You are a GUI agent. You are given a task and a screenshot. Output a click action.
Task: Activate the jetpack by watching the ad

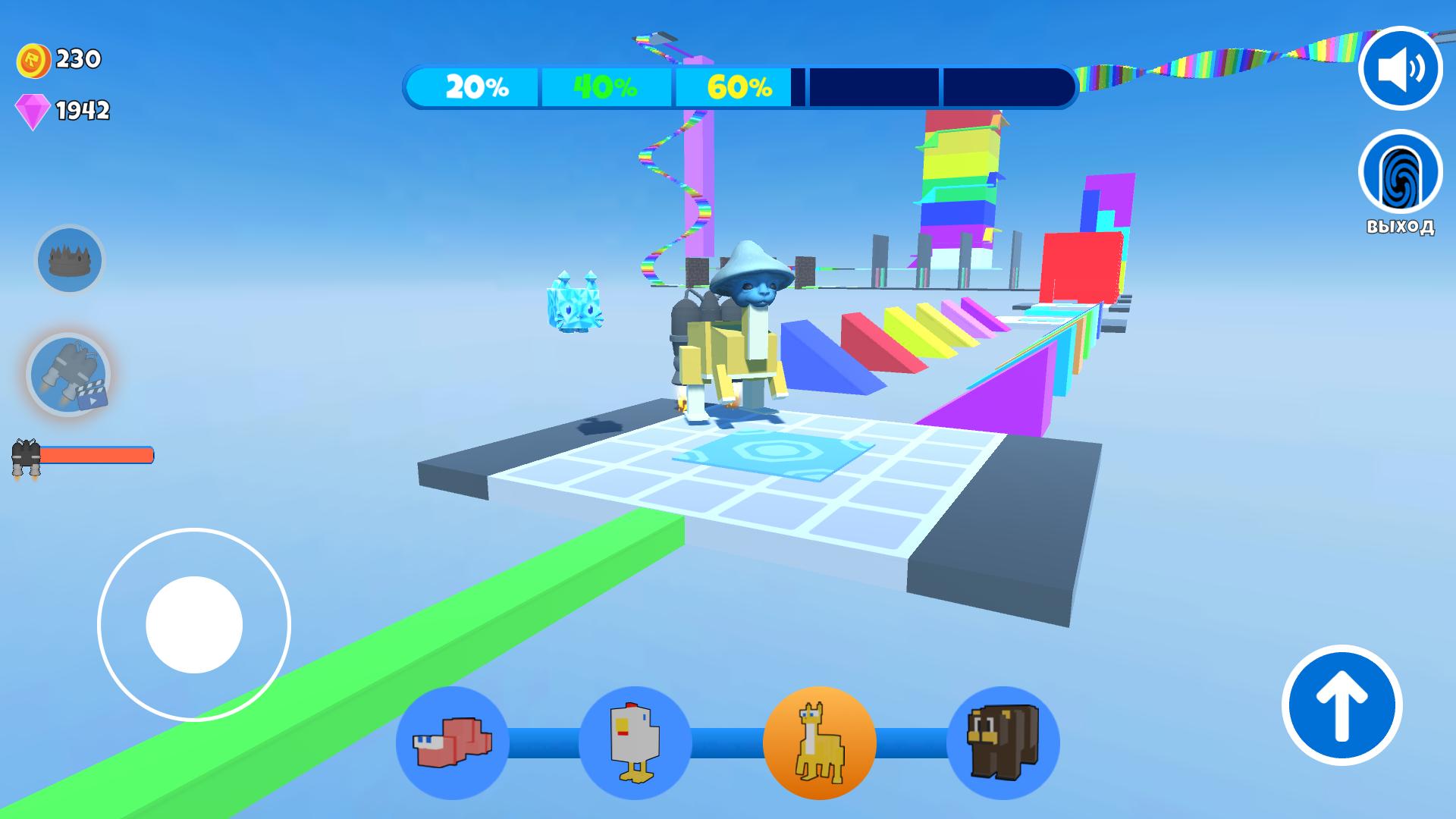69,373
